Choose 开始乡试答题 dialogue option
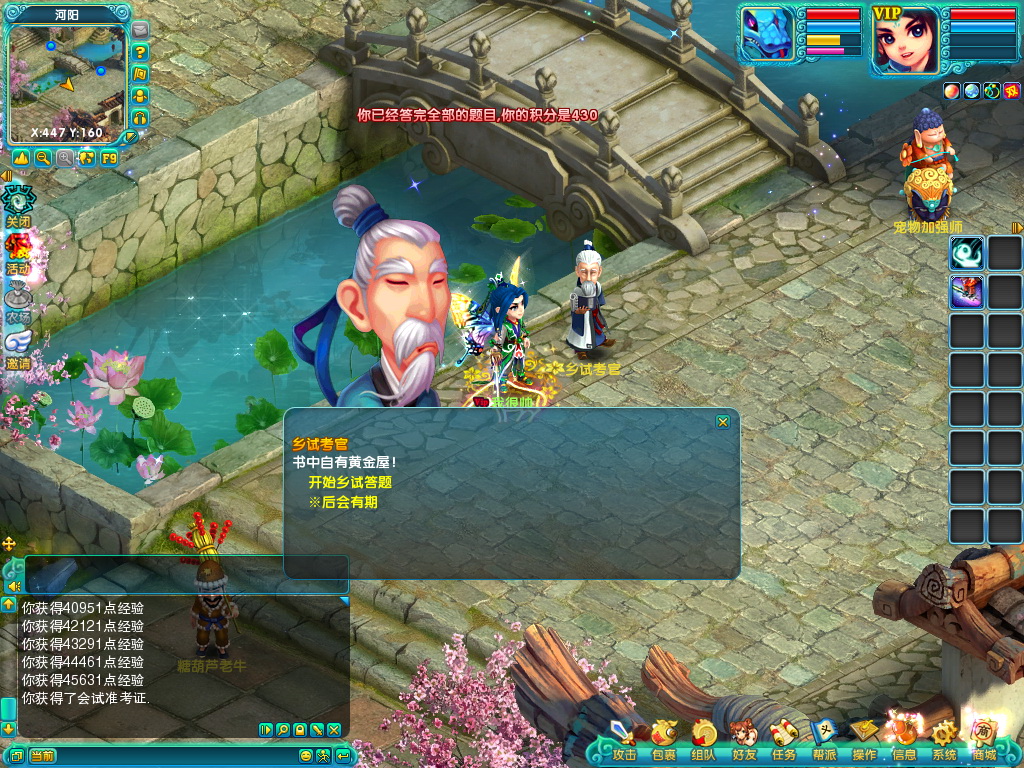1024x768 pixels. 350,482
